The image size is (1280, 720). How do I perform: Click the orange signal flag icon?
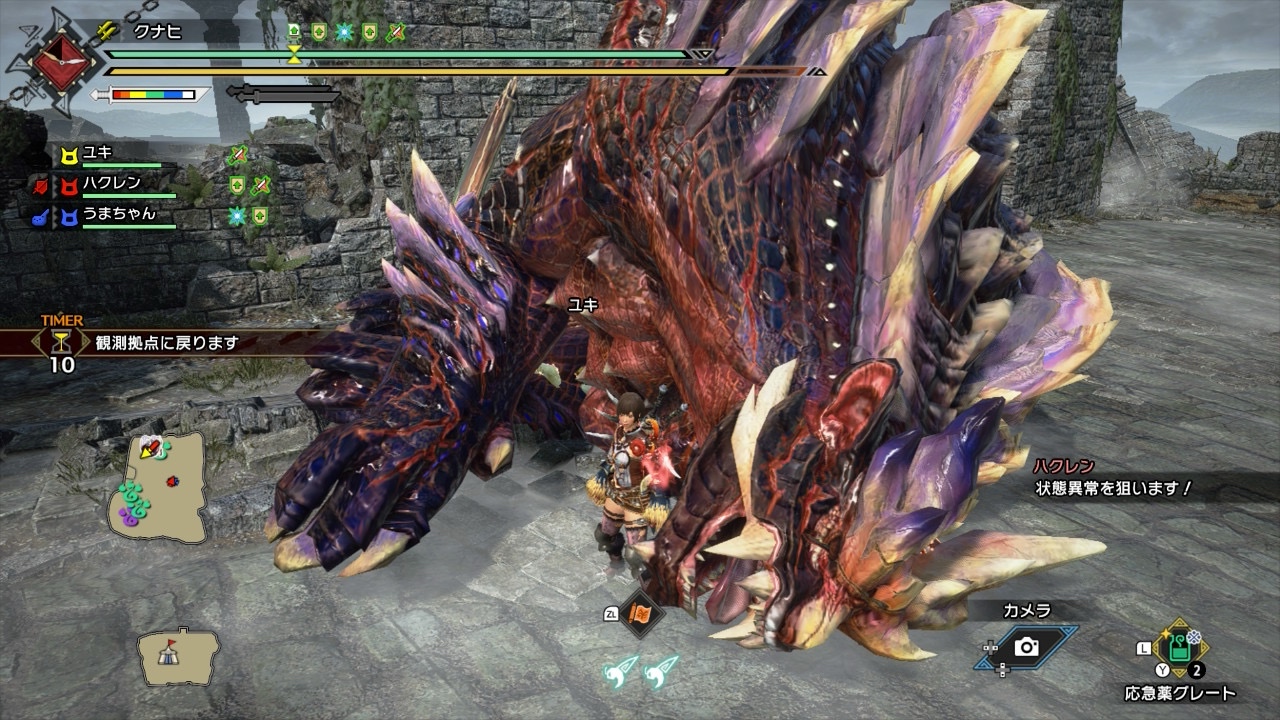(x=639, y=614)
